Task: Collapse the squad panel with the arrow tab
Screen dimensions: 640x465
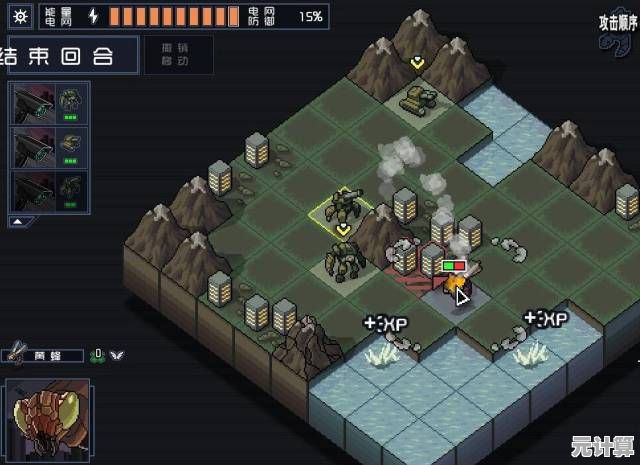Action: point(18,220)
